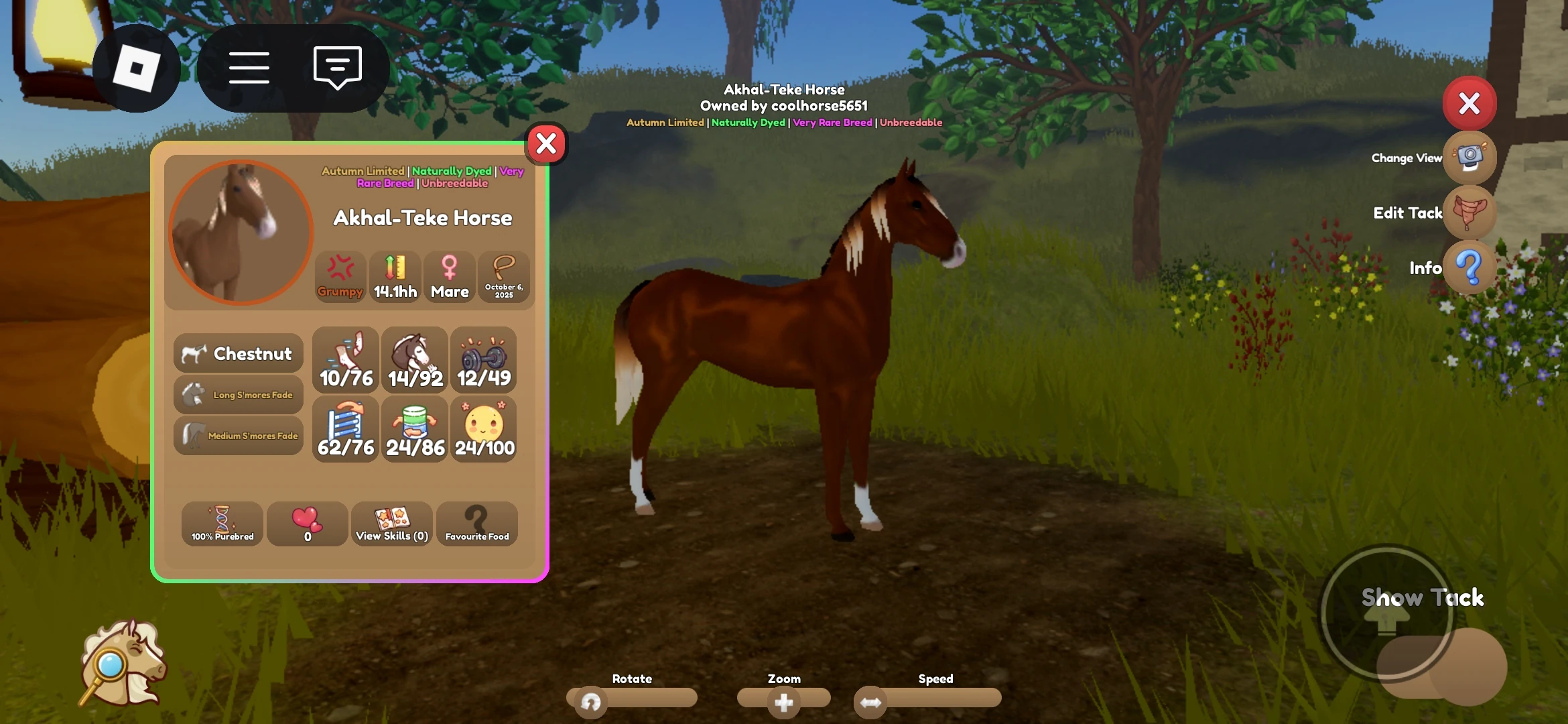
Task: Open the dumbbell strength stat 12/49
Action: [483, 360]
